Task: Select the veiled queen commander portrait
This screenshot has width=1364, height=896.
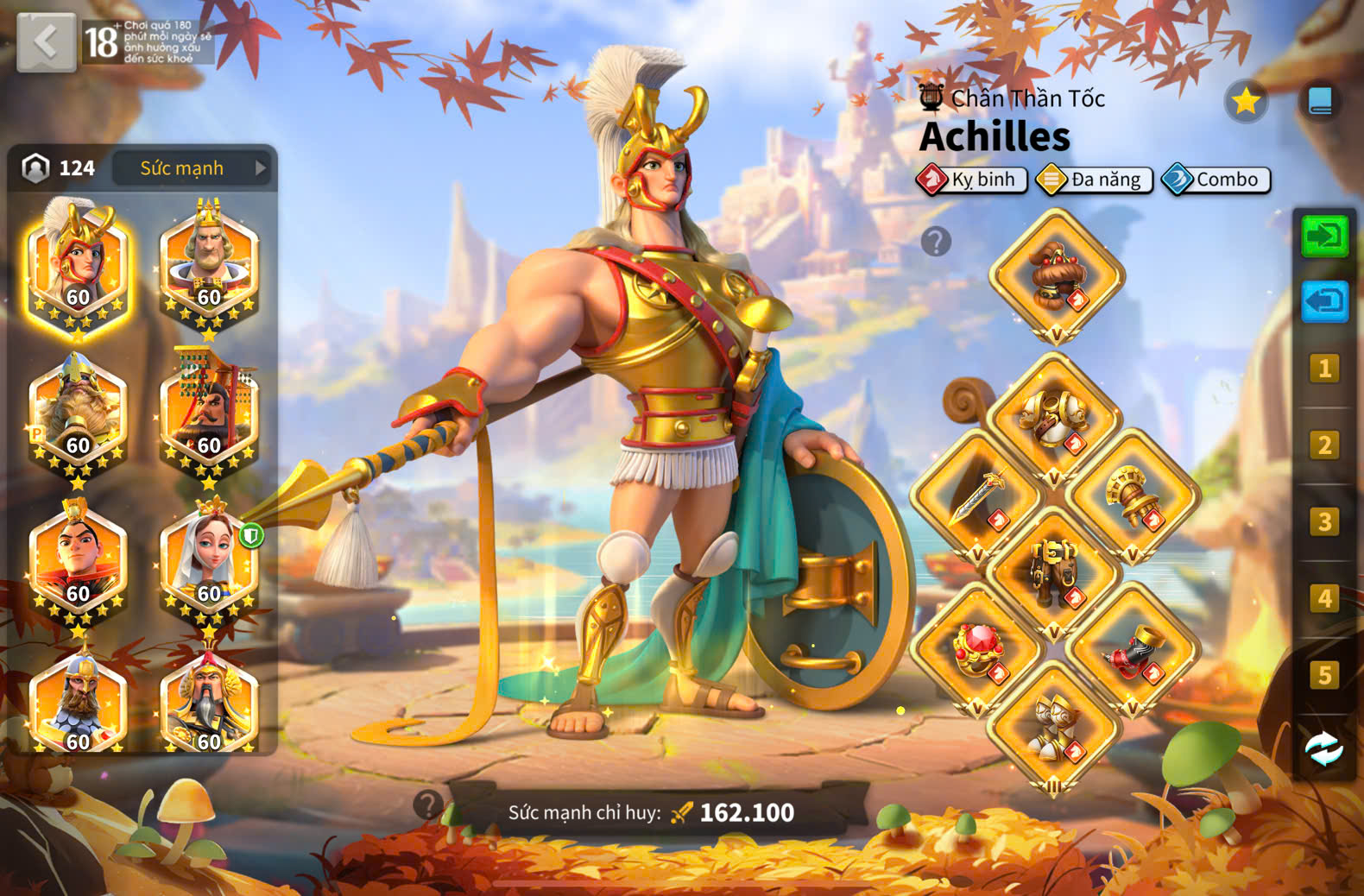Action: 209,561
